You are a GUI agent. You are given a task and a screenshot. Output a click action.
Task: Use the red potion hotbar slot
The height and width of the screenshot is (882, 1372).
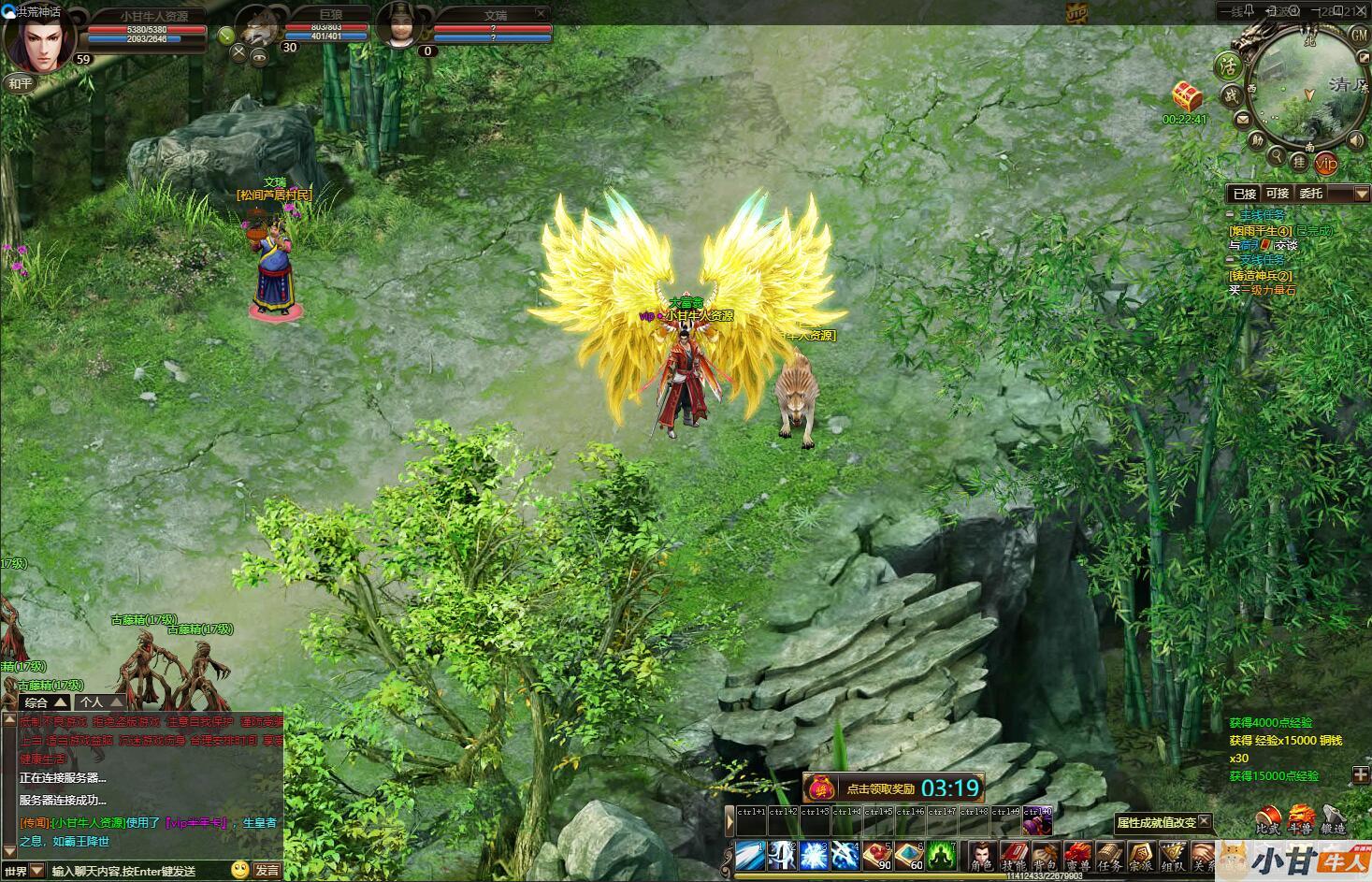click(877, 855)
